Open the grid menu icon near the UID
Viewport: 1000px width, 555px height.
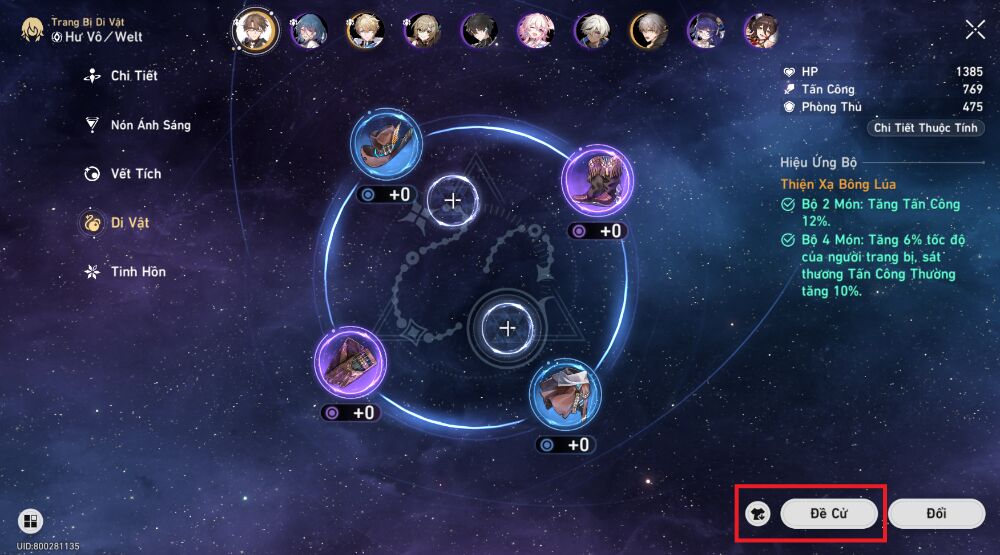pyautogui.click(x=31, y=521)
